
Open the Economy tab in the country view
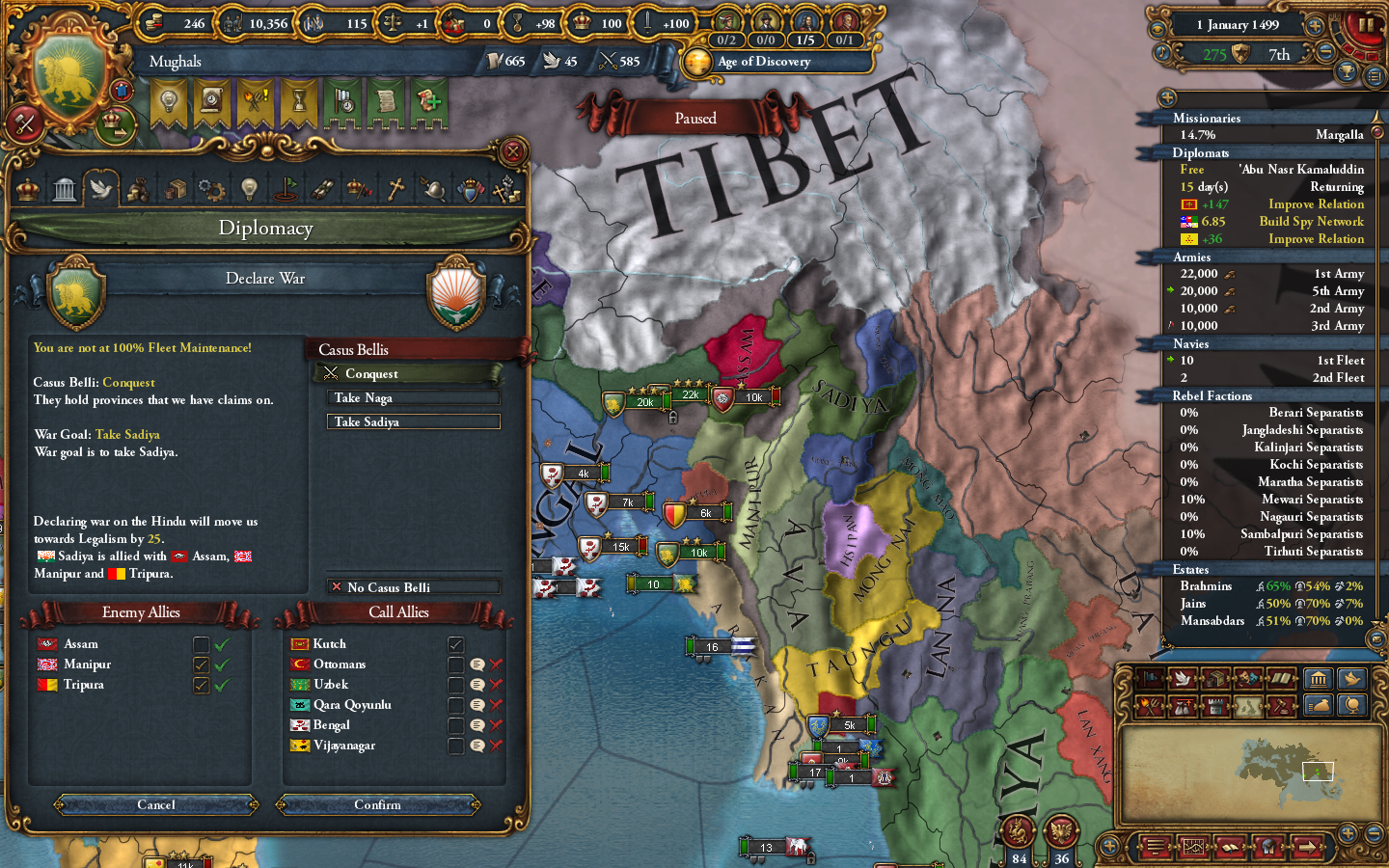coord(139,188)
